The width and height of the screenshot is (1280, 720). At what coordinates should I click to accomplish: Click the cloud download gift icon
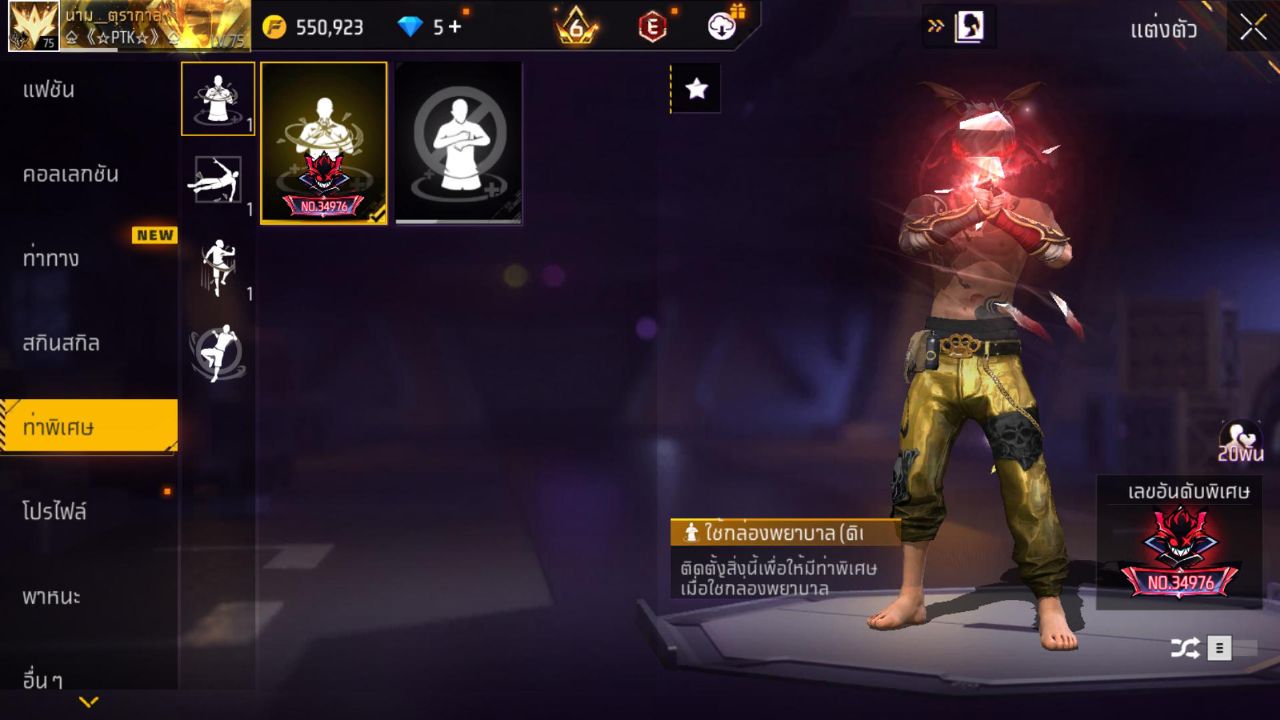click(x=723, y=27)
